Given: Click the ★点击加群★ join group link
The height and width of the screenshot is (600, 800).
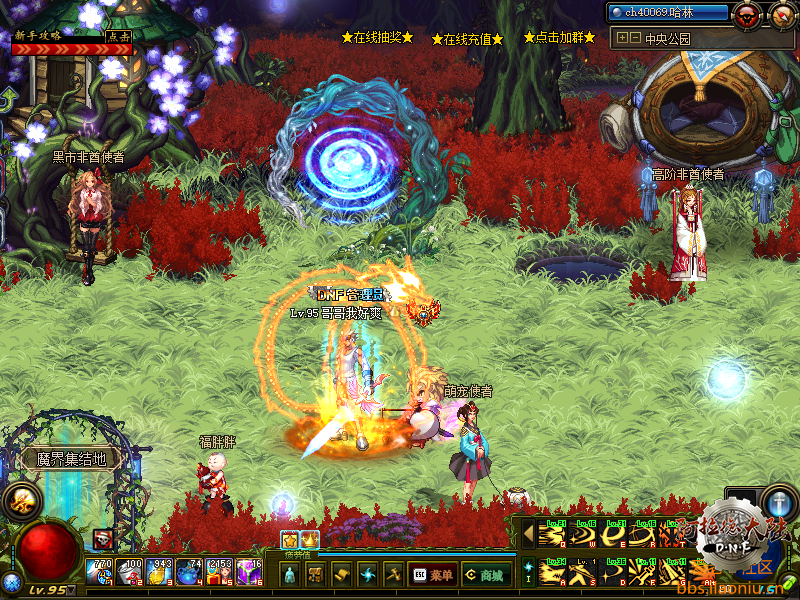Looking at the screenshot, I should pos(559,37).
